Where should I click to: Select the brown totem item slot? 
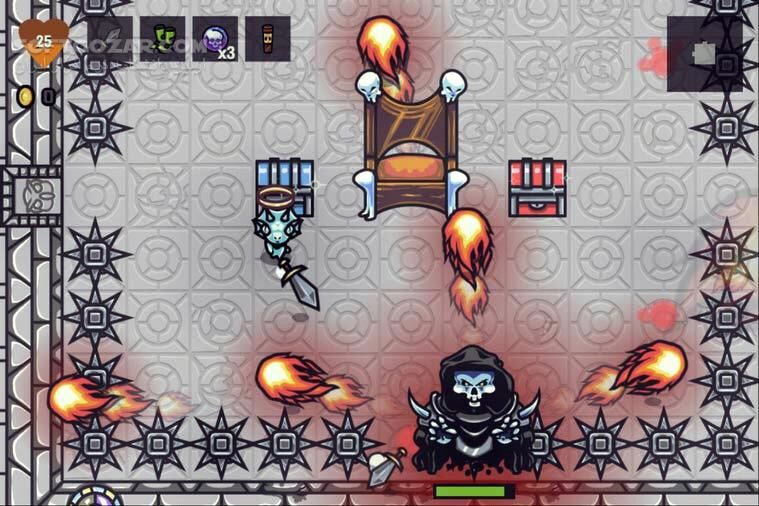[x=267, y=39]
